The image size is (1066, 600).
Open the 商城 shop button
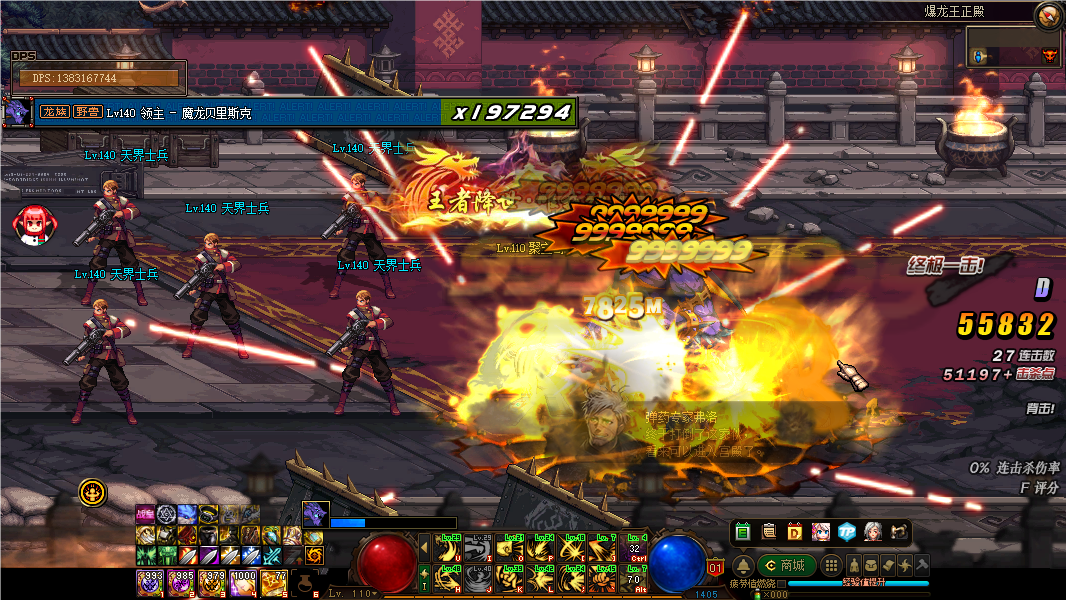coord(784,565)
